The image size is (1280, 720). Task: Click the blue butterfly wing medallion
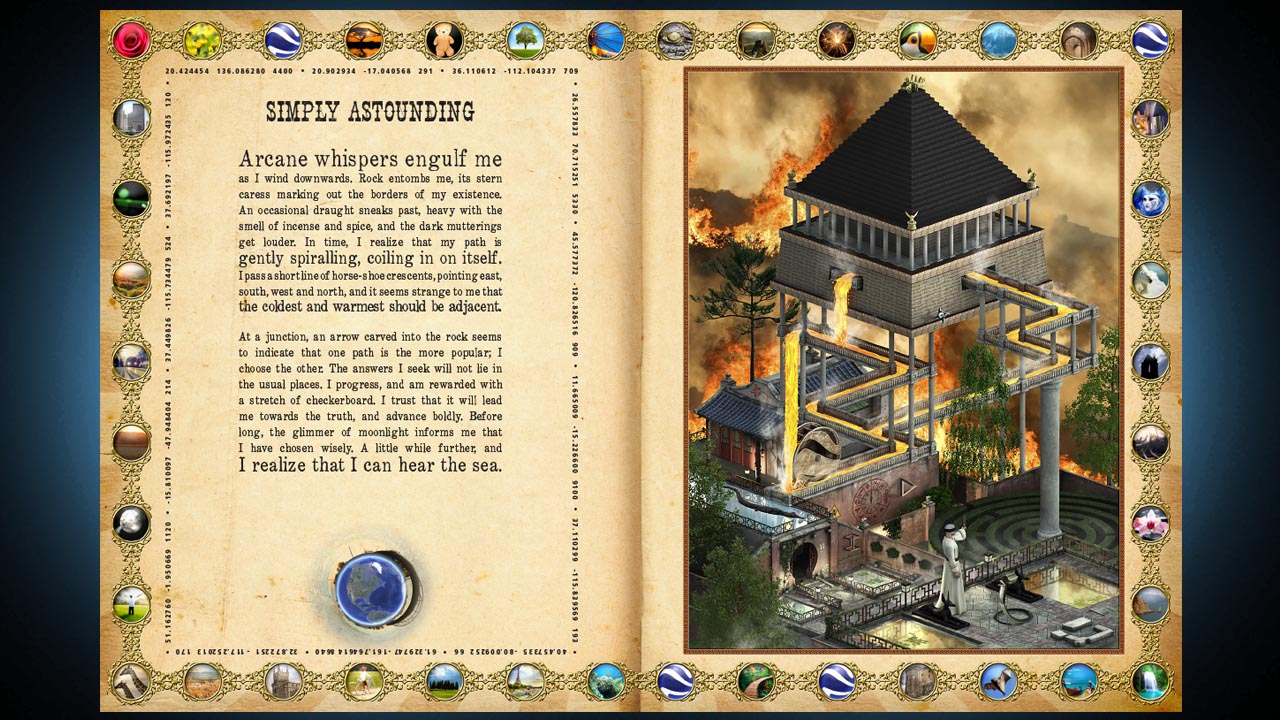coord(604,40)
